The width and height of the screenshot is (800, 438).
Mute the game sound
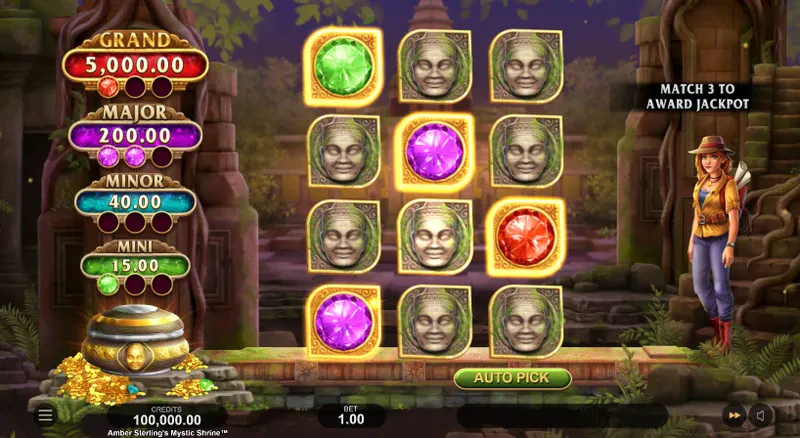(x=762, y=414)
